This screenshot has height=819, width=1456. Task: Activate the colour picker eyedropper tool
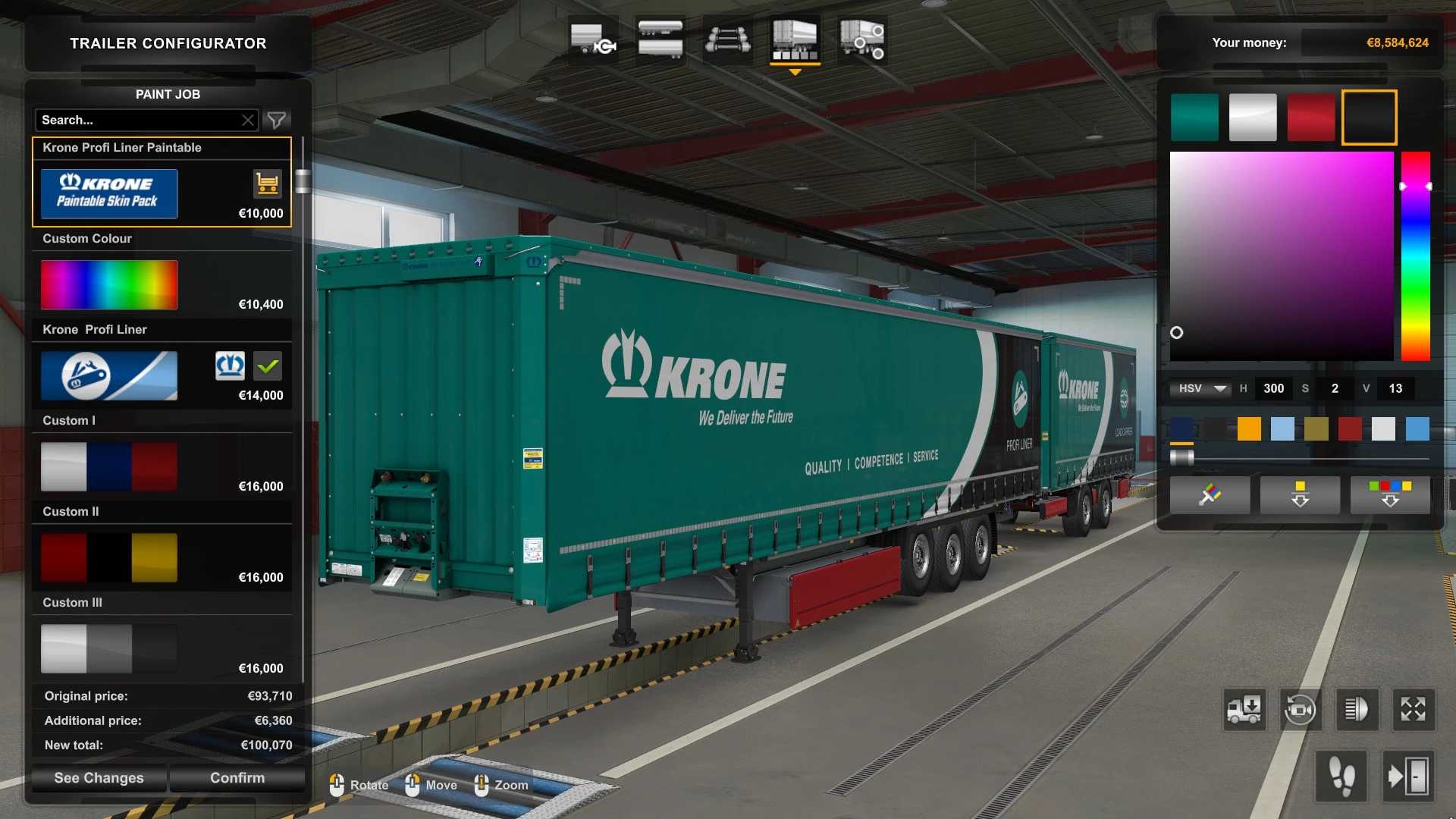[x=1210, y=494]
